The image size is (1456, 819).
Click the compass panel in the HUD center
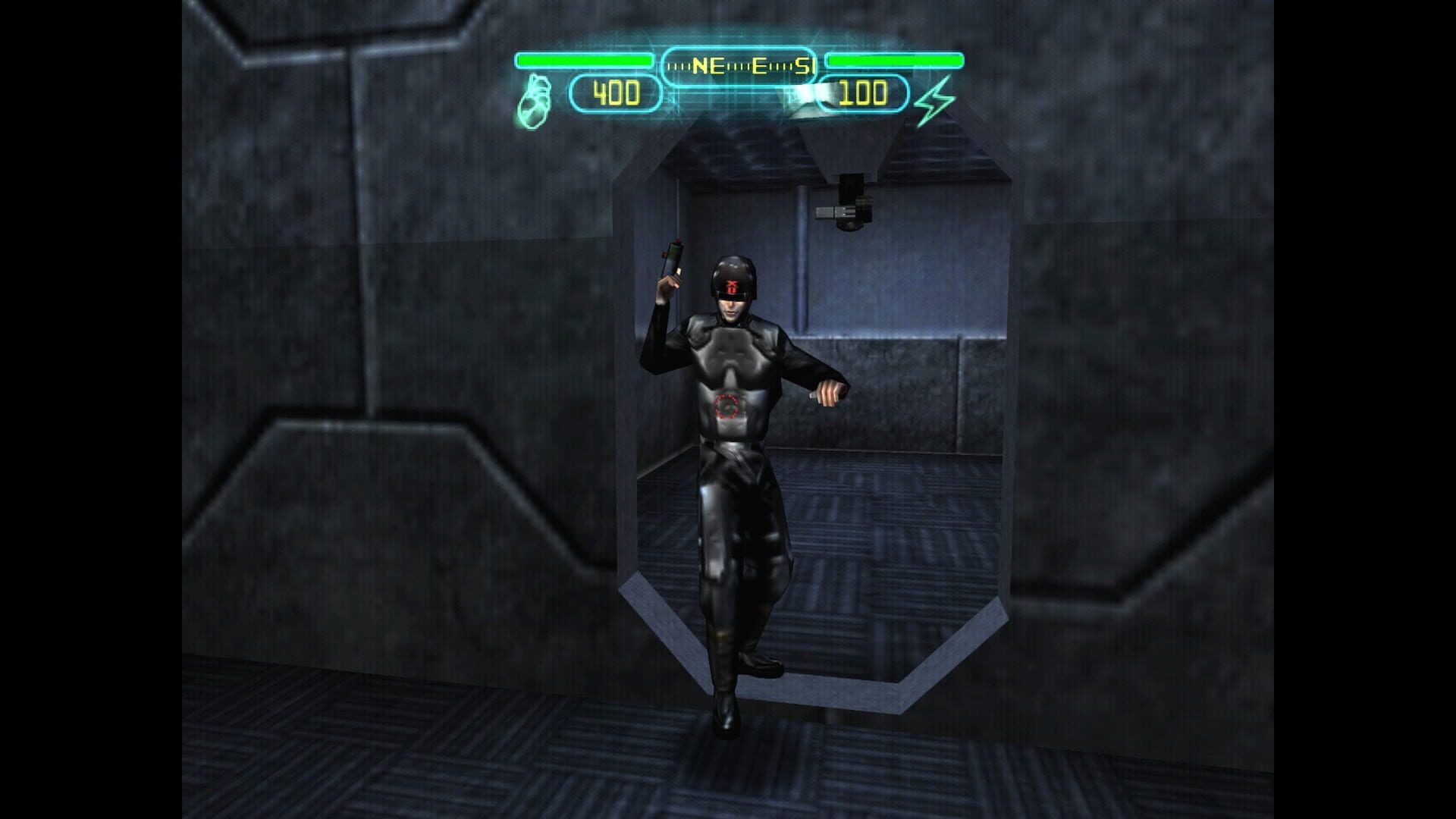(x=739, y=68)
